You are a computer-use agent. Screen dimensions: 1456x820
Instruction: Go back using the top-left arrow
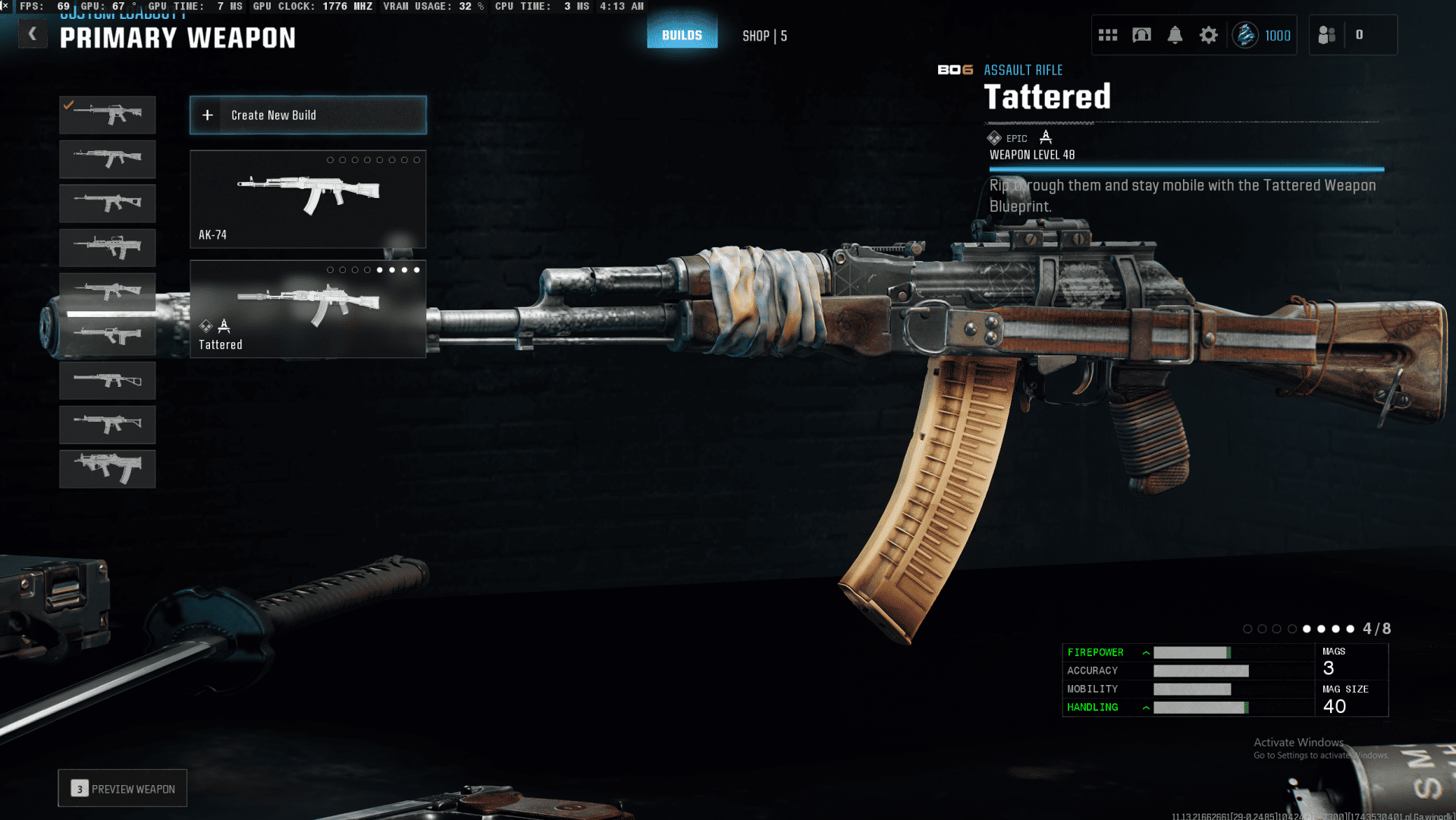tap(33, 34)
